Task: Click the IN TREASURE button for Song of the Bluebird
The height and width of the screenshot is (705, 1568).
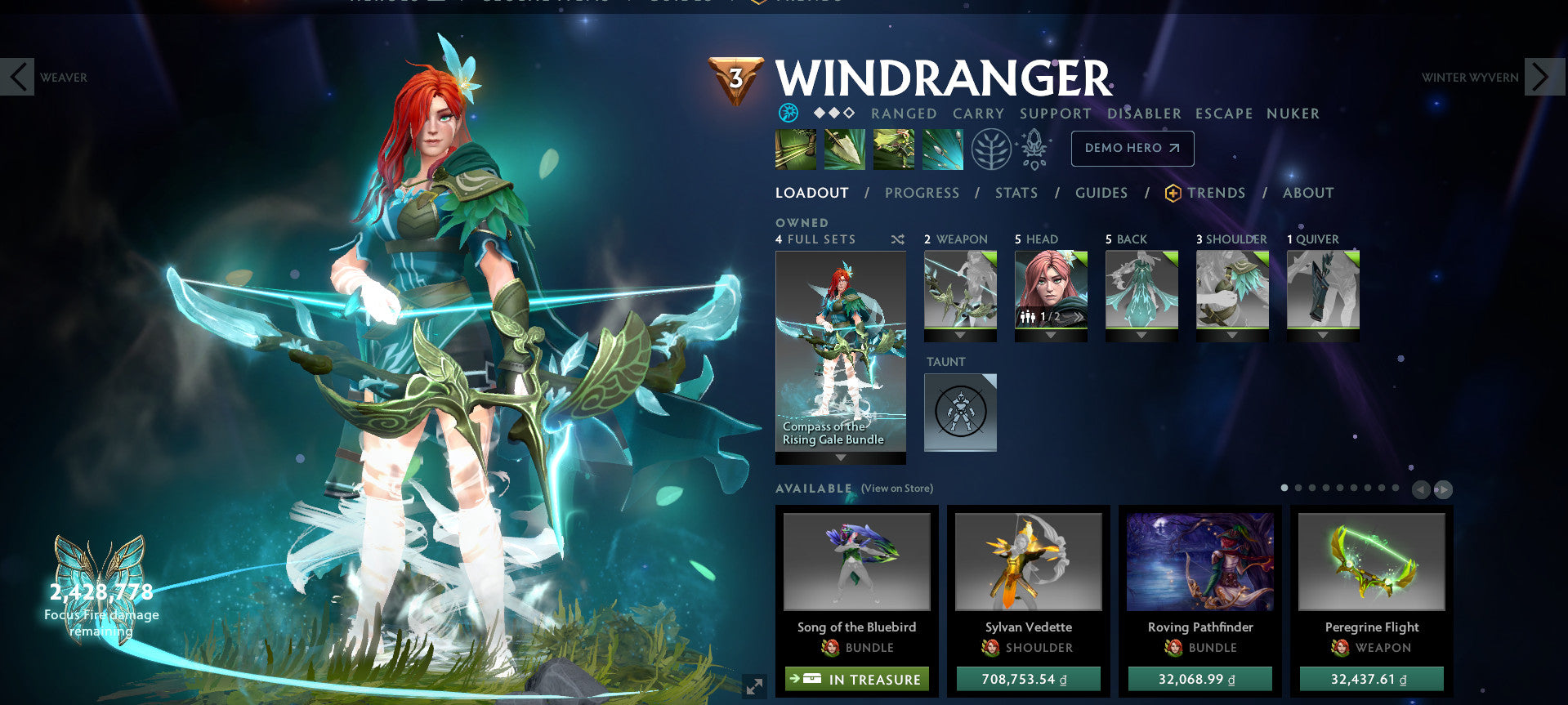Action: click(856, 679)
